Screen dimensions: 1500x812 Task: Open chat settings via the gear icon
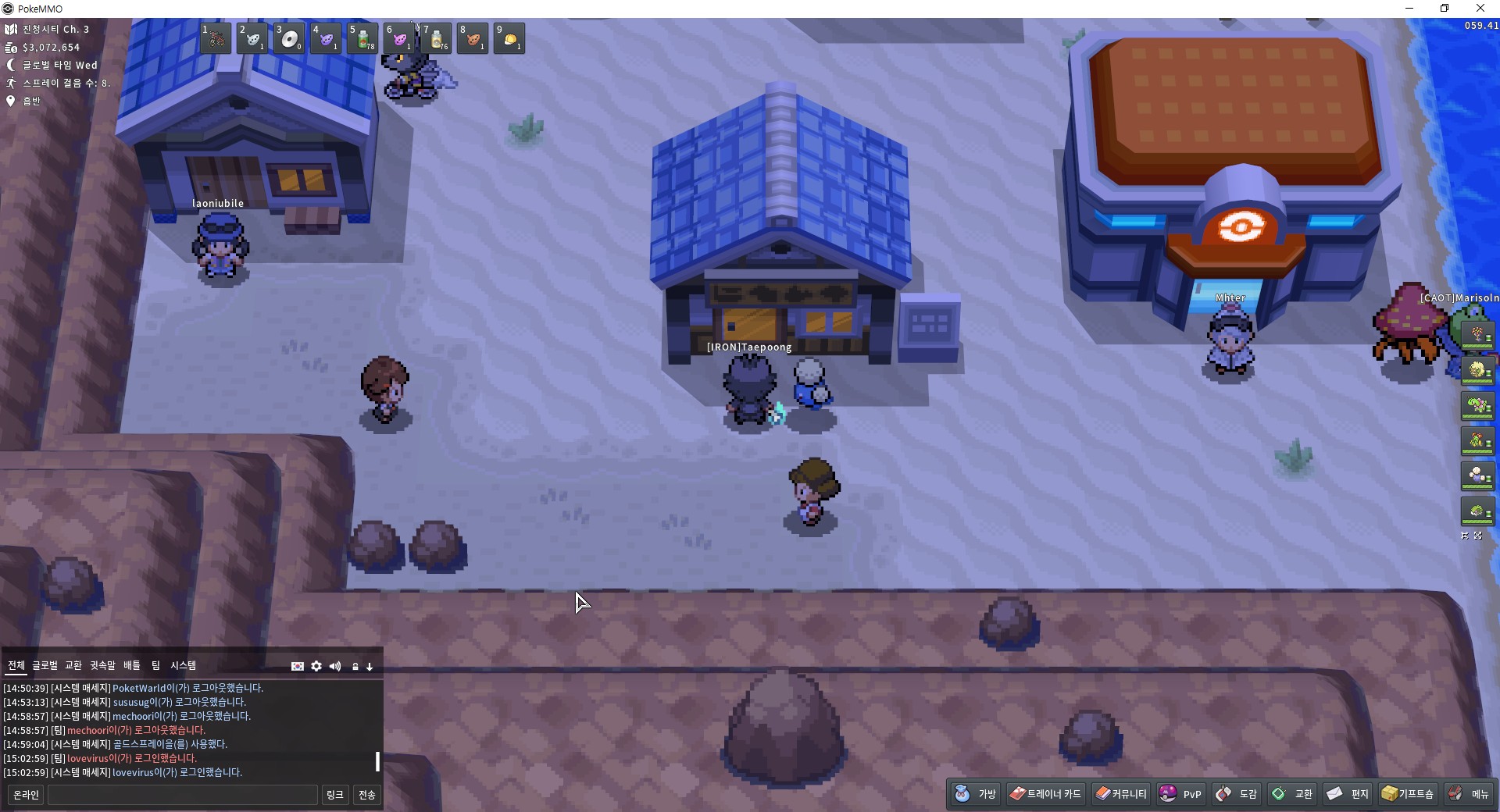point(316,666)
